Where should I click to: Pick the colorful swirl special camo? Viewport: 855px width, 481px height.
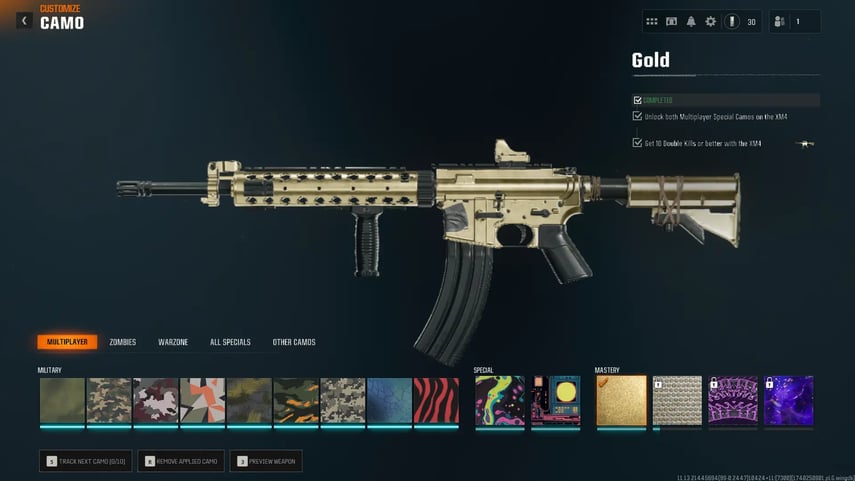point(499,400)
